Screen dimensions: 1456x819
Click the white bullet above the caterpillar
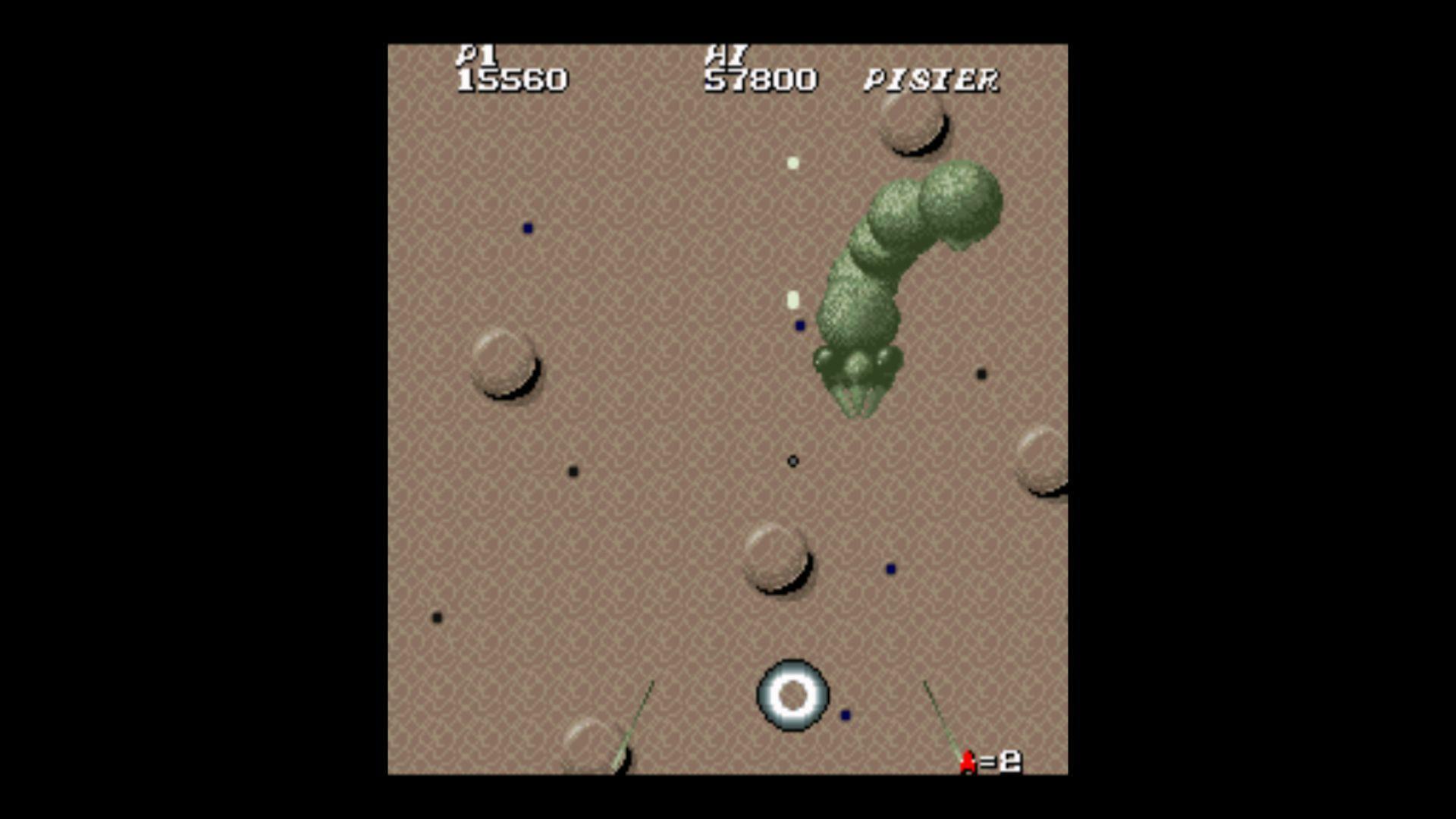(792, 163)
